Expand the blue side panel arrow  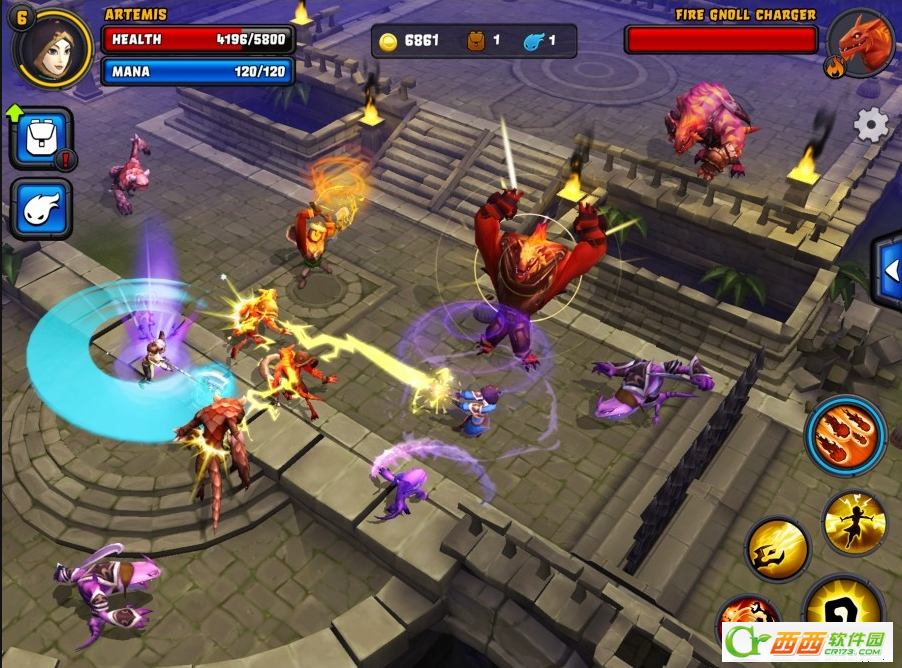(x=888, y=270)
